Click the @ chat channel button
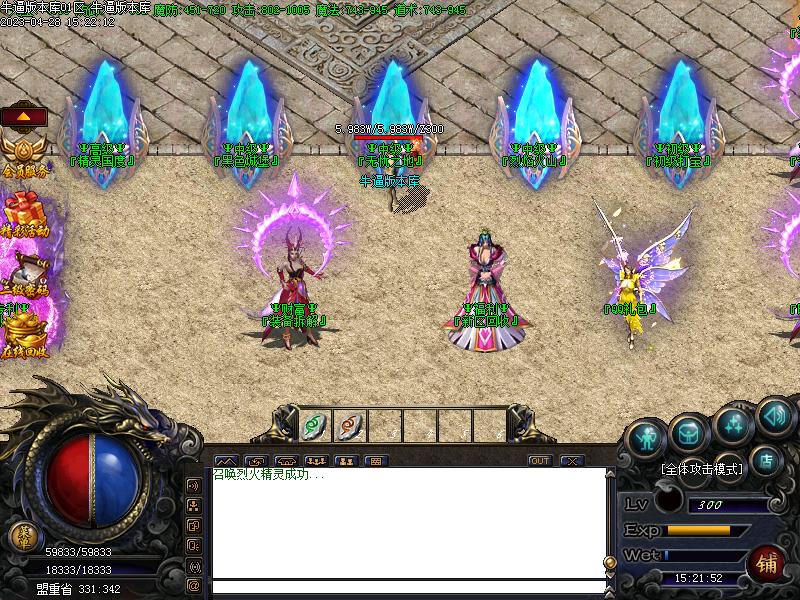 (194, 585)
